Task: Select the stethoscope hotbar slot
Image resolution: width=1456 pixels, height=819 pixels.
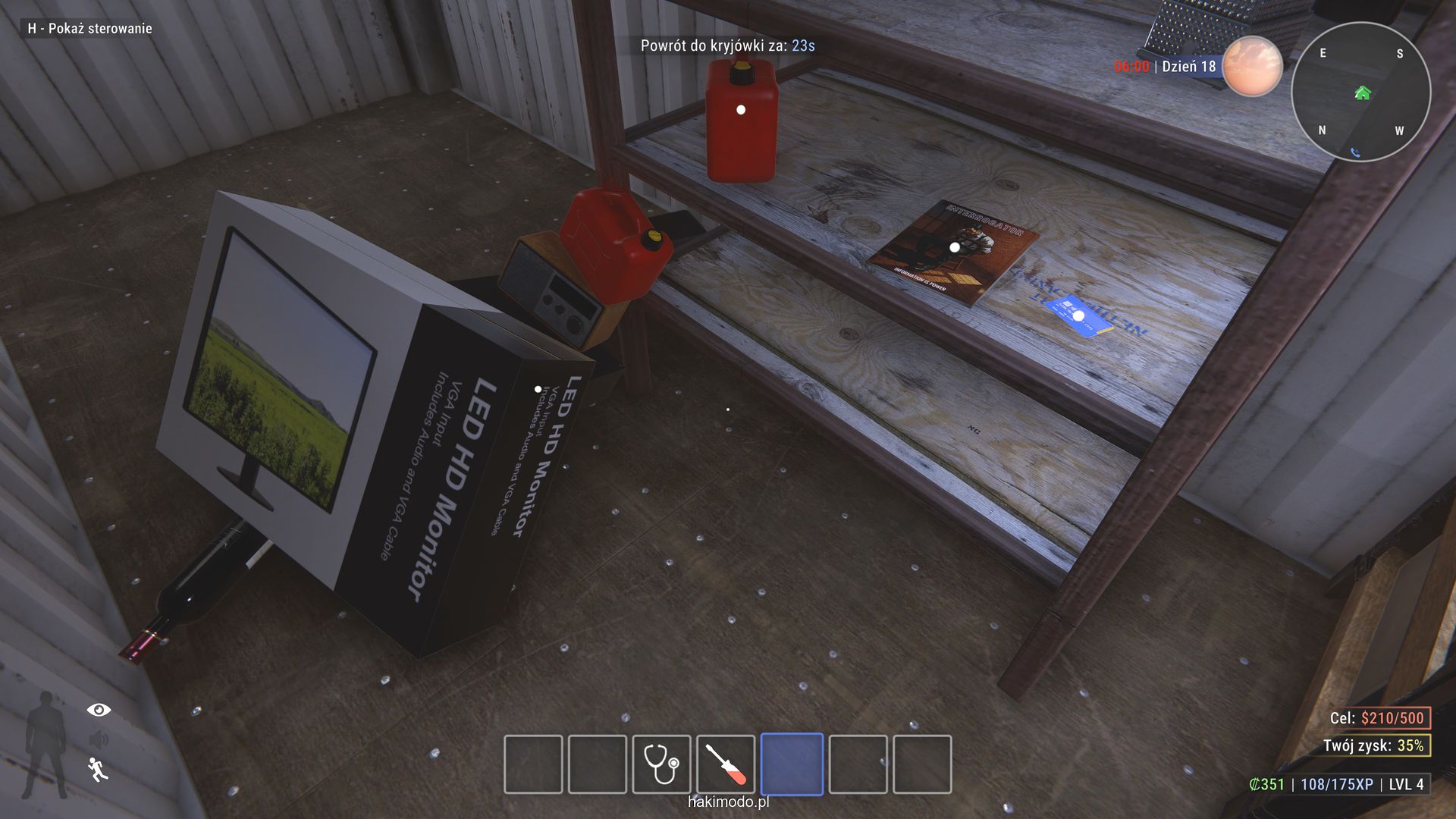Action: 661,764
